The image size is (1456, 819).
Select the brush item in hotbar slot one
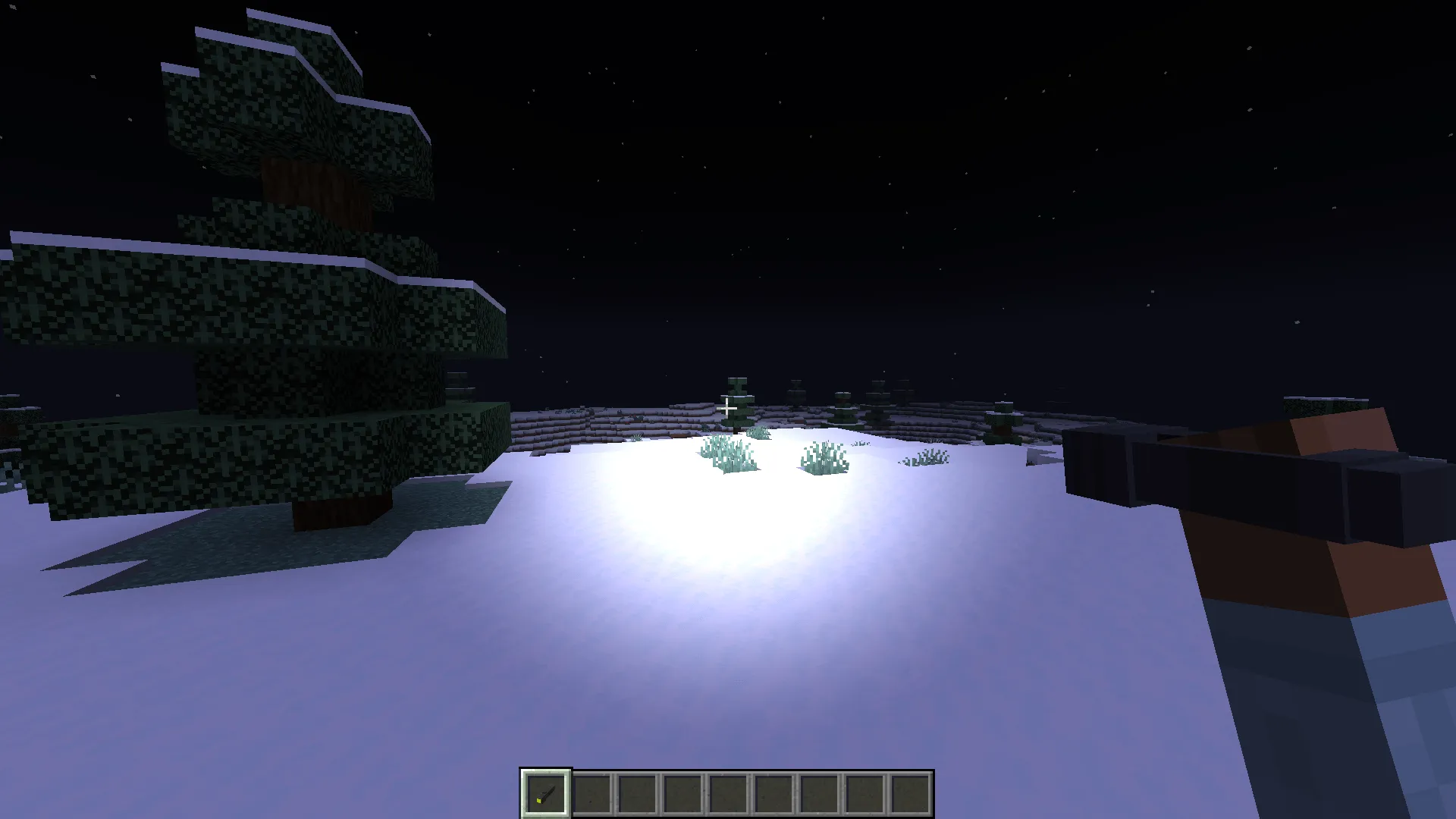[546, 793]
